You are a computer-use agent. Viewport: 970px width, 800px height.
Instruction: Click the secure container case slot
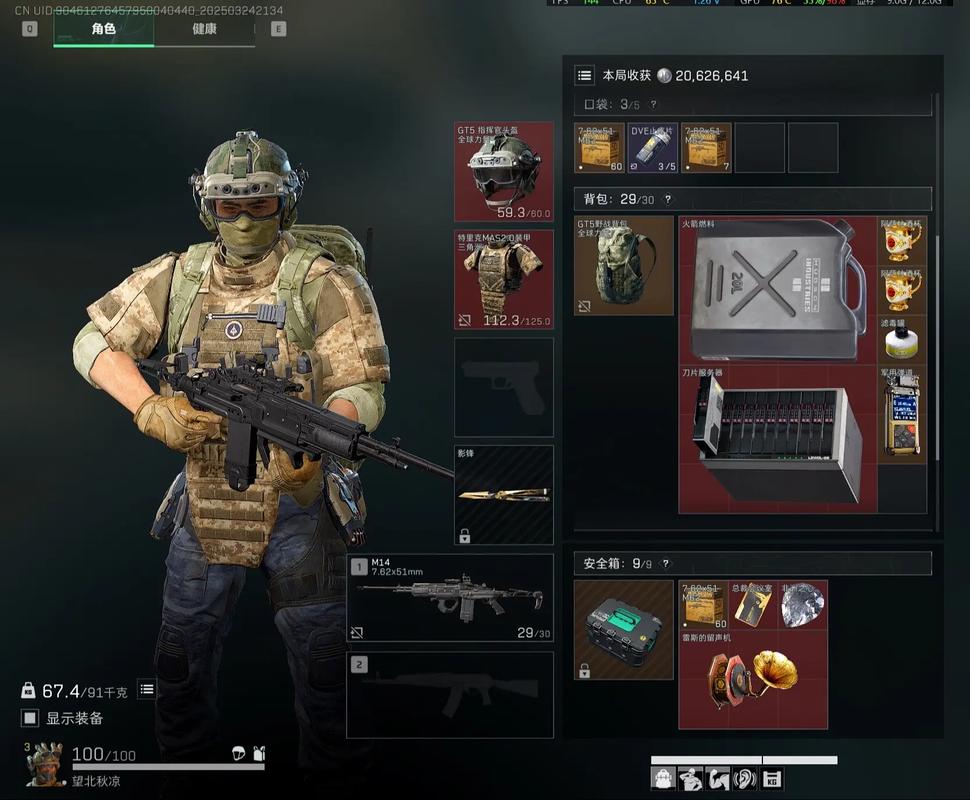[624, 629]
